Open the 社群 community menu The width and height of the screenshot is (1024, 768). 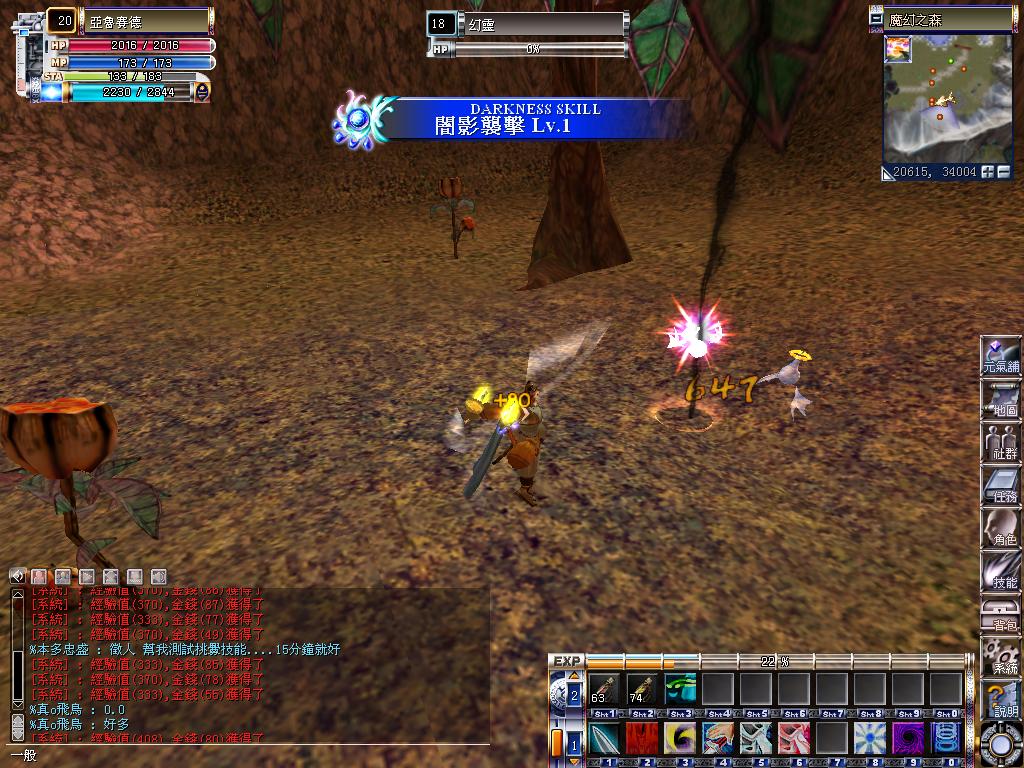tap(1001, 441)
